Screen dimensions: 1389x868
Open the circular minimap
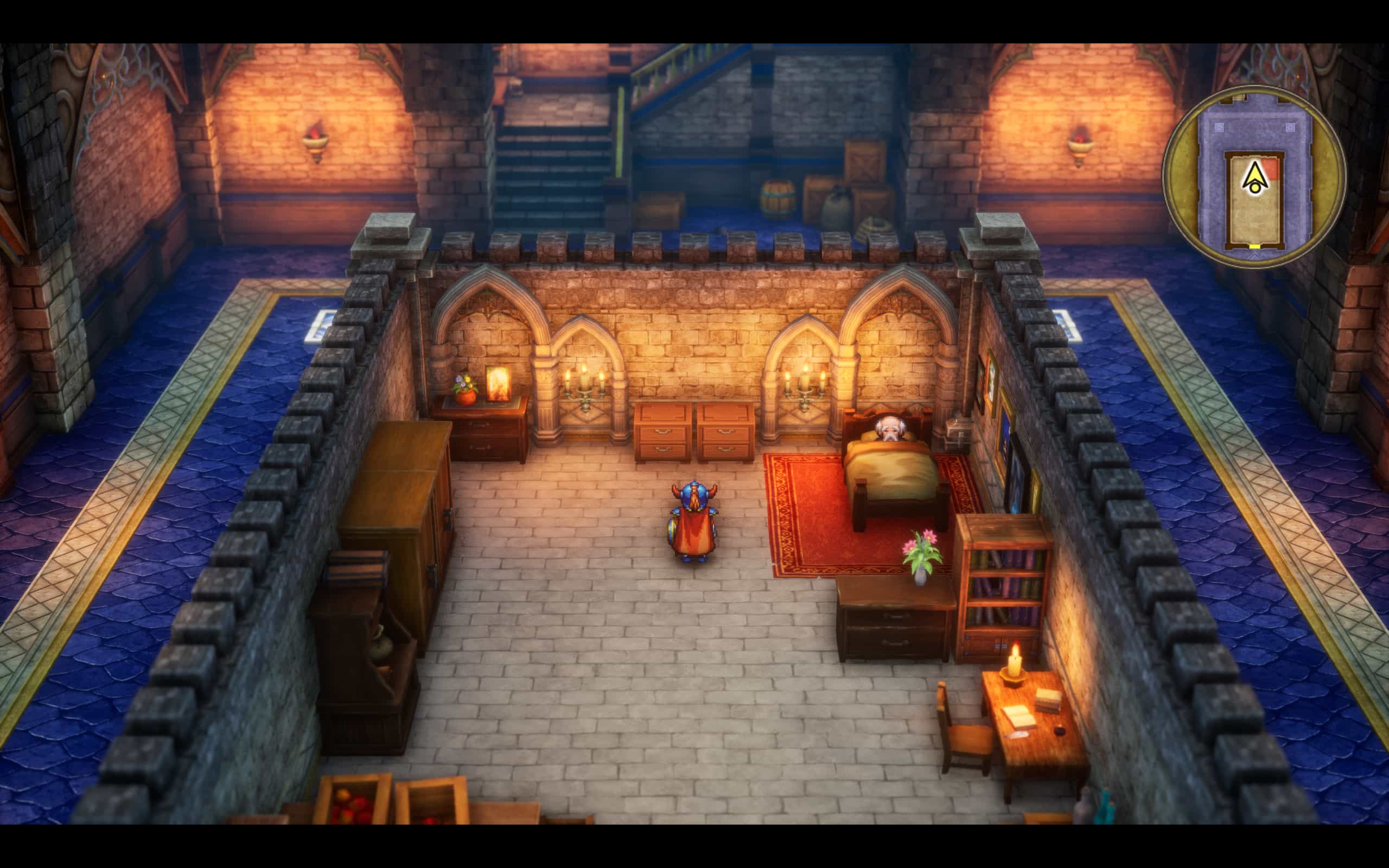tap(1254, 176)
